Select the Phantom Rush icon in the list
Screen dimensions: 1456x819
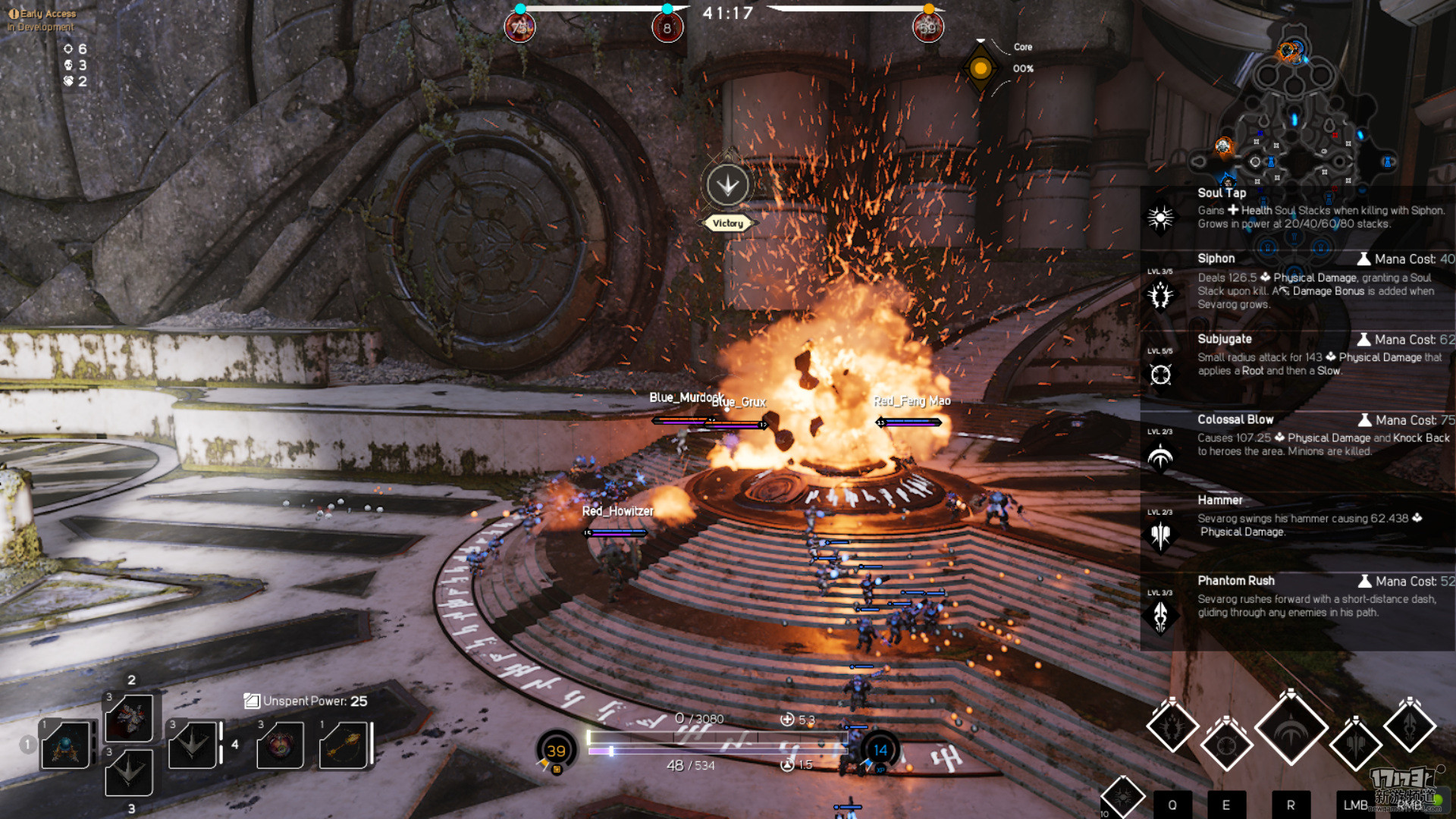pyautogui.click(x=1160, y=616)
